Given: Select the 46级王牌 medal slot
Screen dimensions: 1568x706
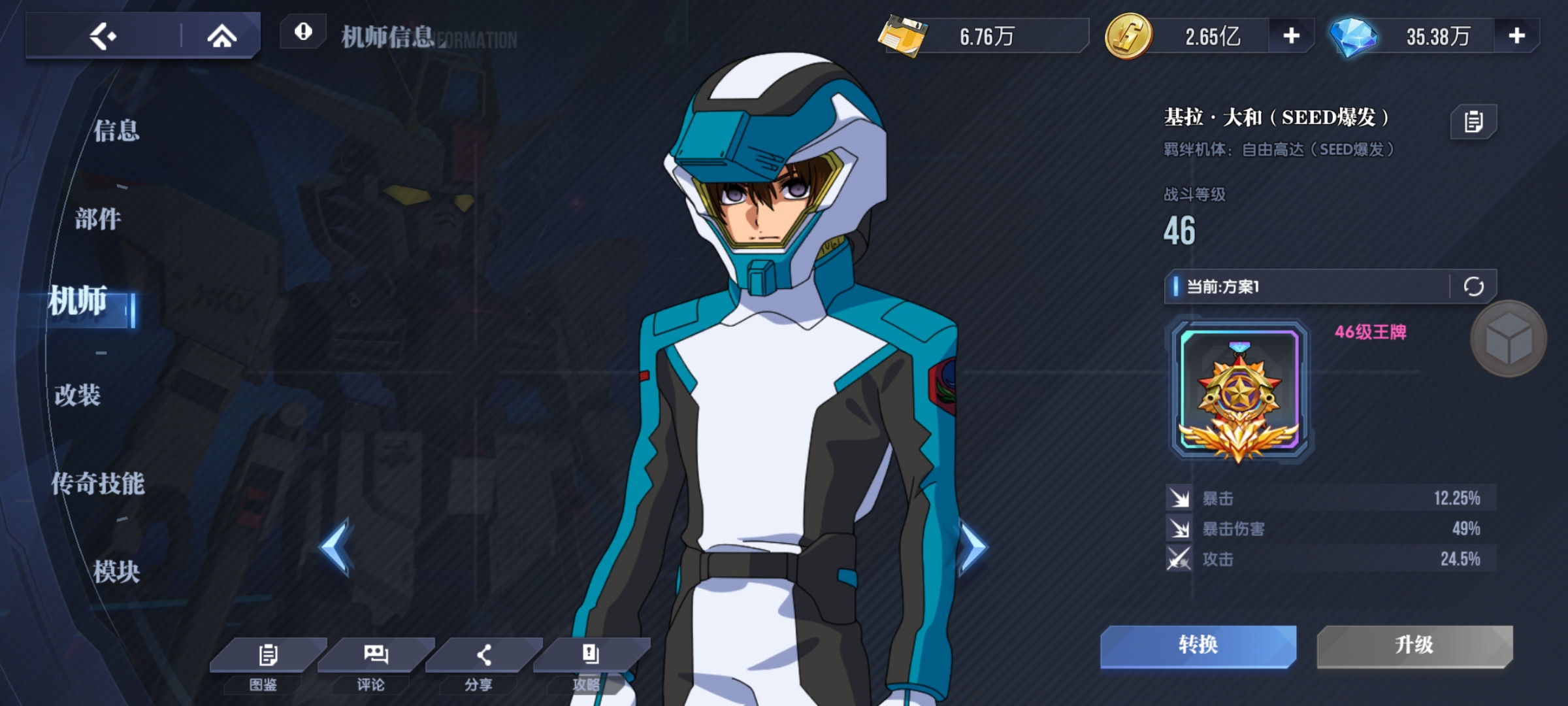Looking at the screenshot, I should (1239, 391).
